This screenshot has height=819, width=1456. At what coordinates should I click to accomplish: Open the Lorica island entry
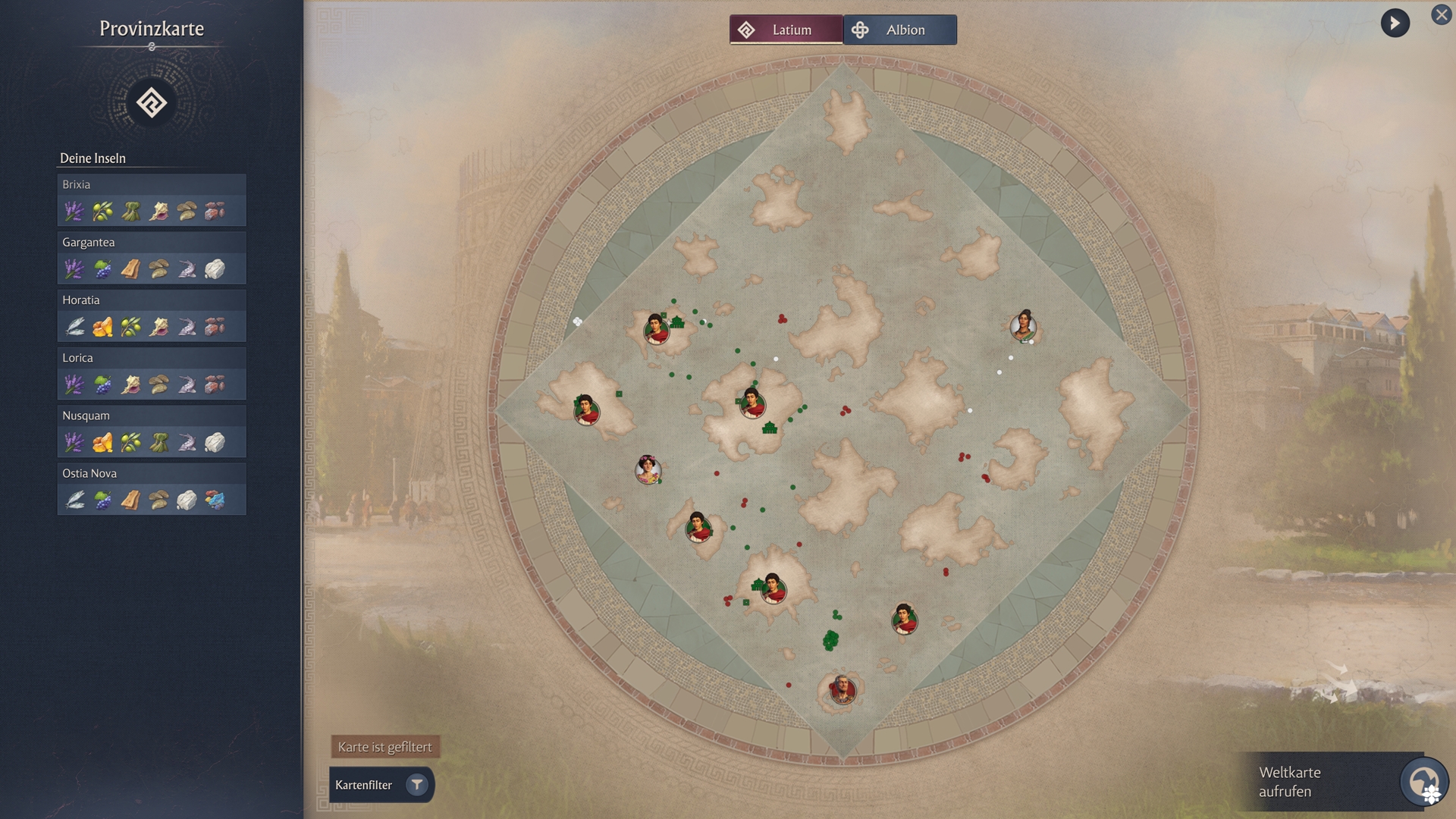pyautogui.click(x=152, y=373)
